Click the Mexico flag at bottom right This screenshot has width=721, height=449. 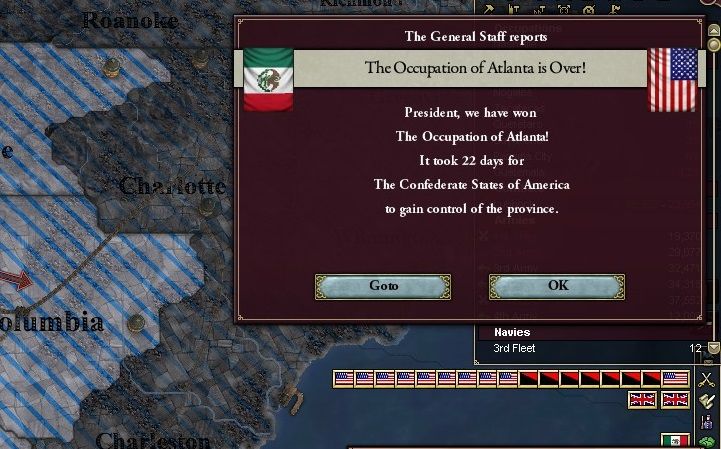click(x=675, y=441)
